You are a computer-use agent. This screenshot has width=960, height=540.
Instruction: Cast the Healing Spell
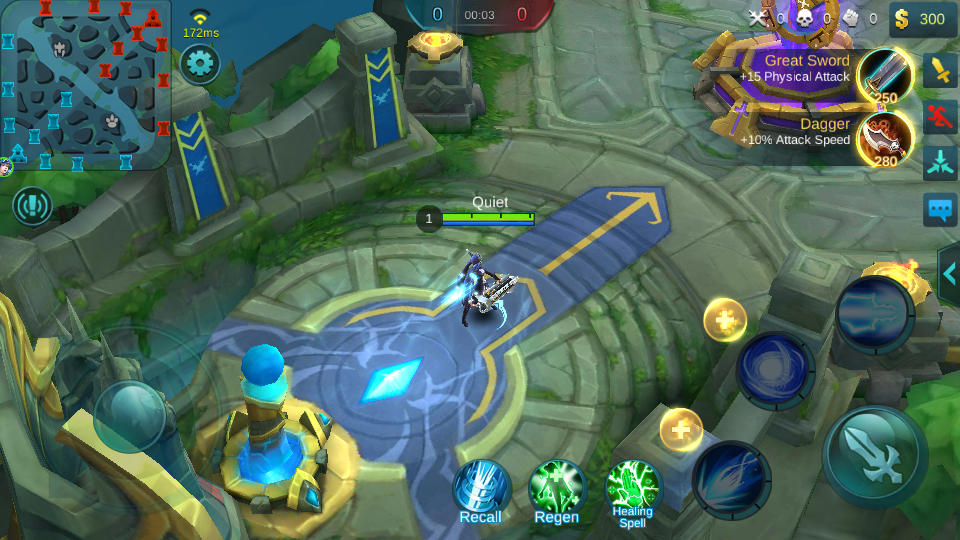pos(633,490)
